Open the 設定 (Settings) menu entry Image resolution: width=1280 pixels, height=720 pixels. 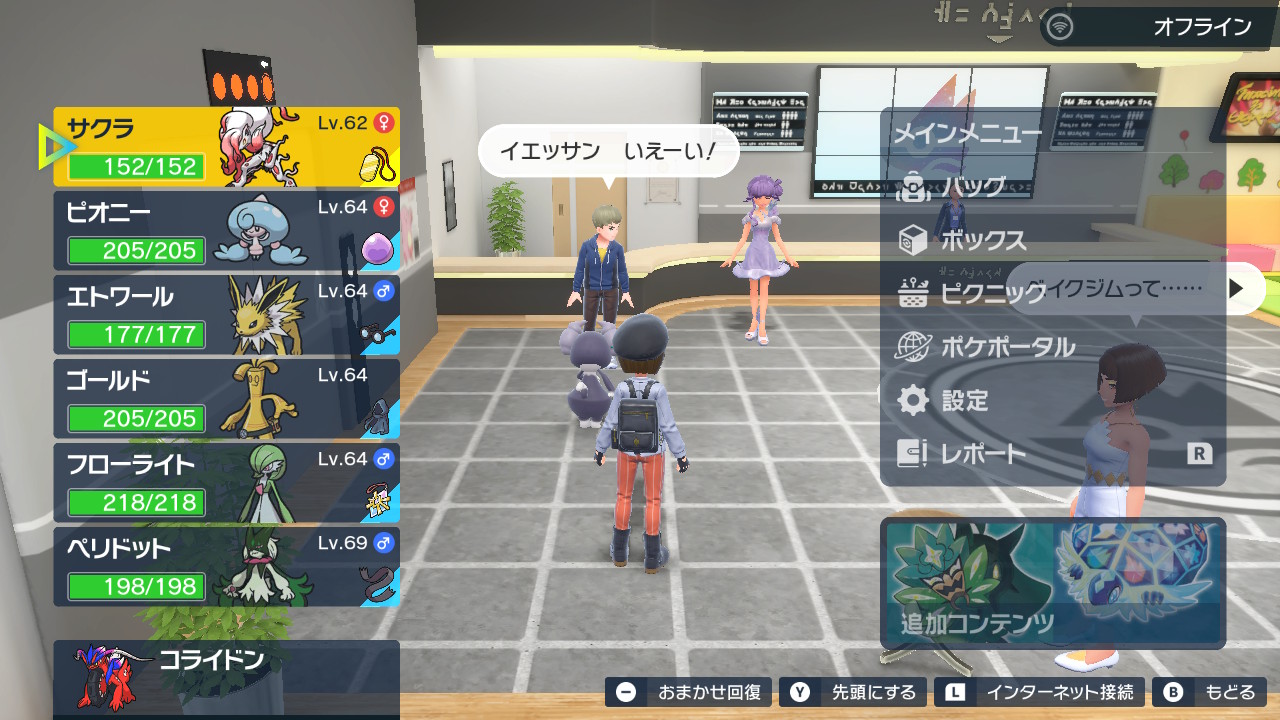click(x=964, y=400)
